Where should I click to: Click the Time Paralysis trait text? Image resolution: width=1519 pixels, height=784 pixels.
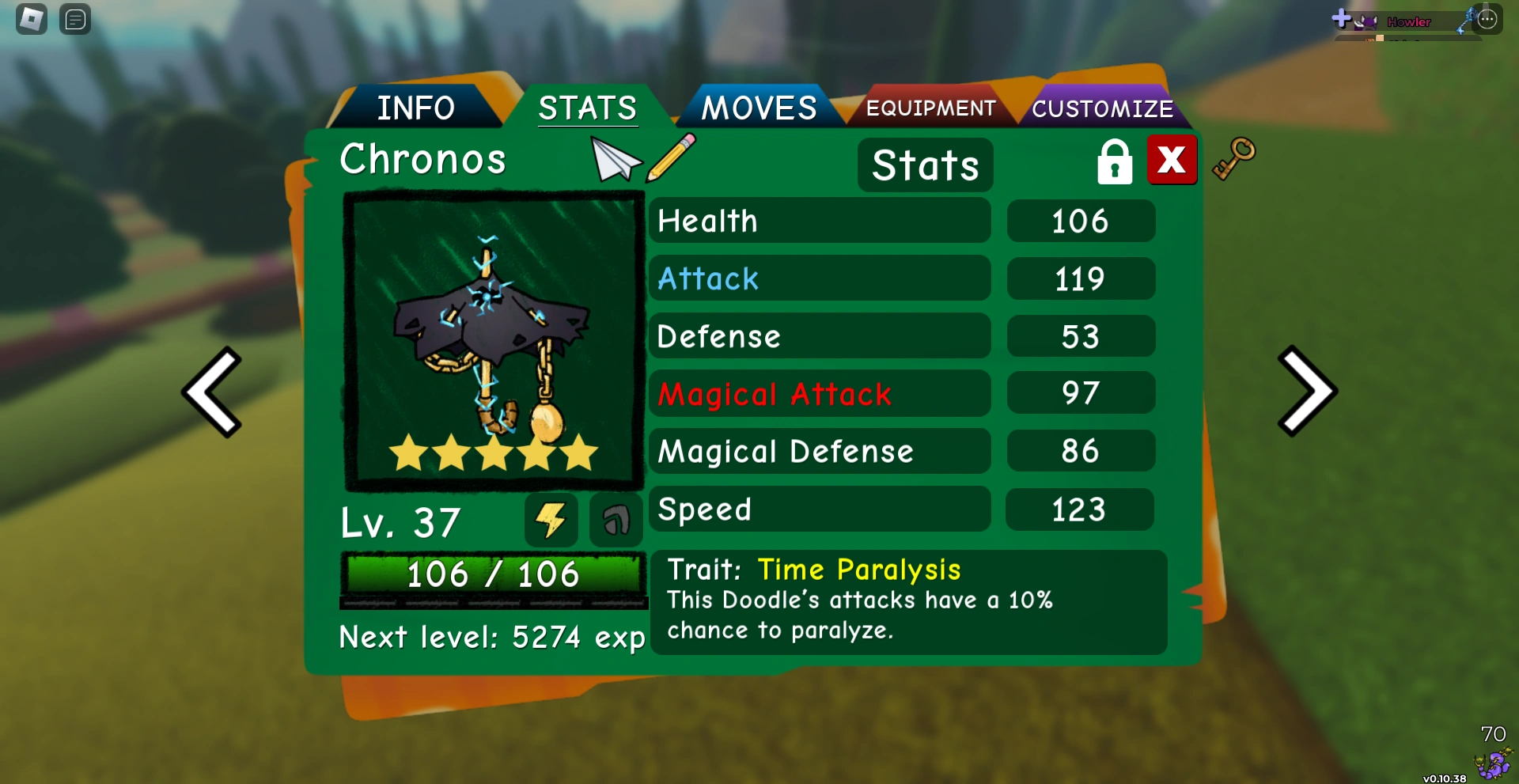click(x=859, y=569)
